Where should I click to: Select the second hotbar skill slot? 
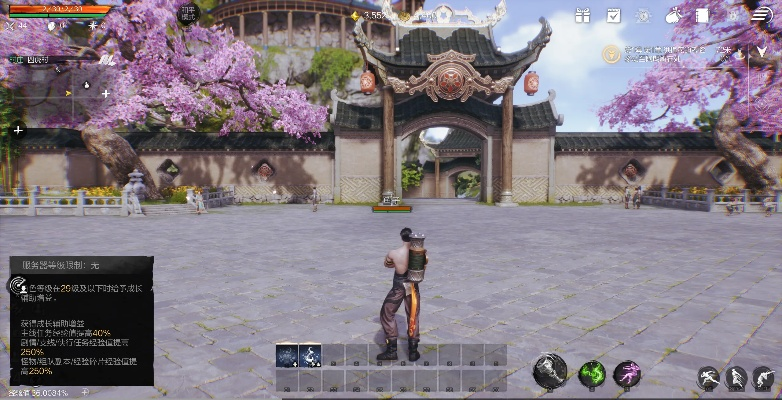click(310, 355)
